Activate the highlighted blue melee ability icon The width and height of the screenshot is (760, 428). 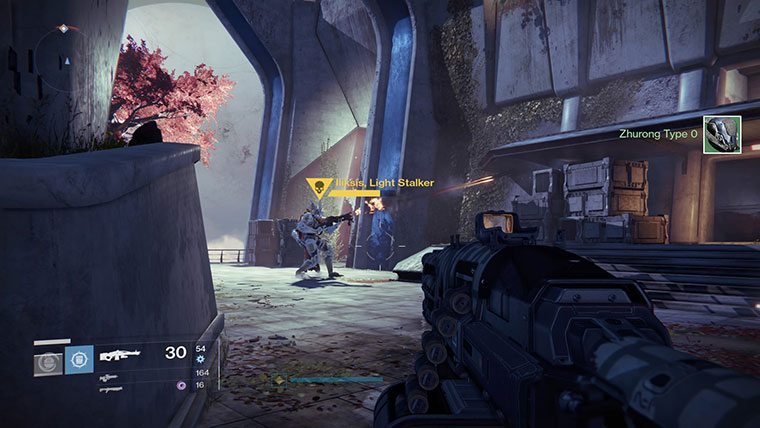pos(78,360)
